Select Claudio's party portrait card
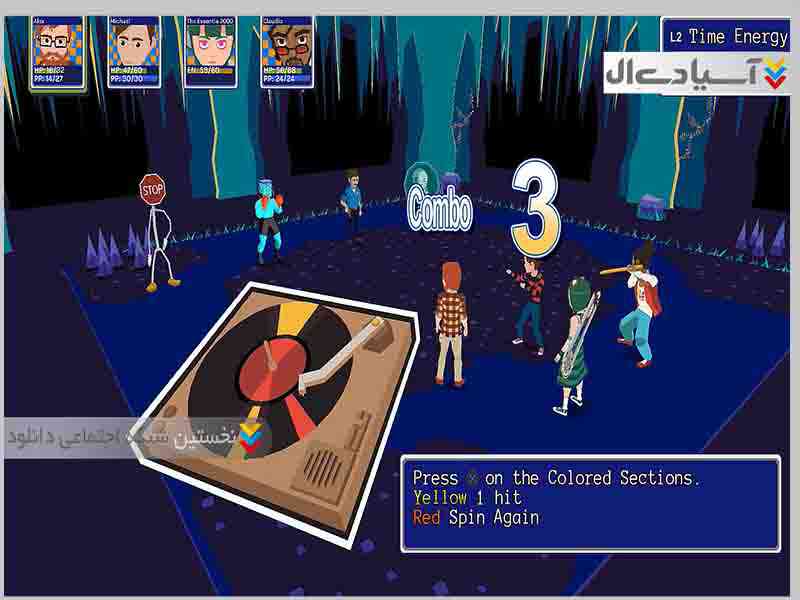 287,51
